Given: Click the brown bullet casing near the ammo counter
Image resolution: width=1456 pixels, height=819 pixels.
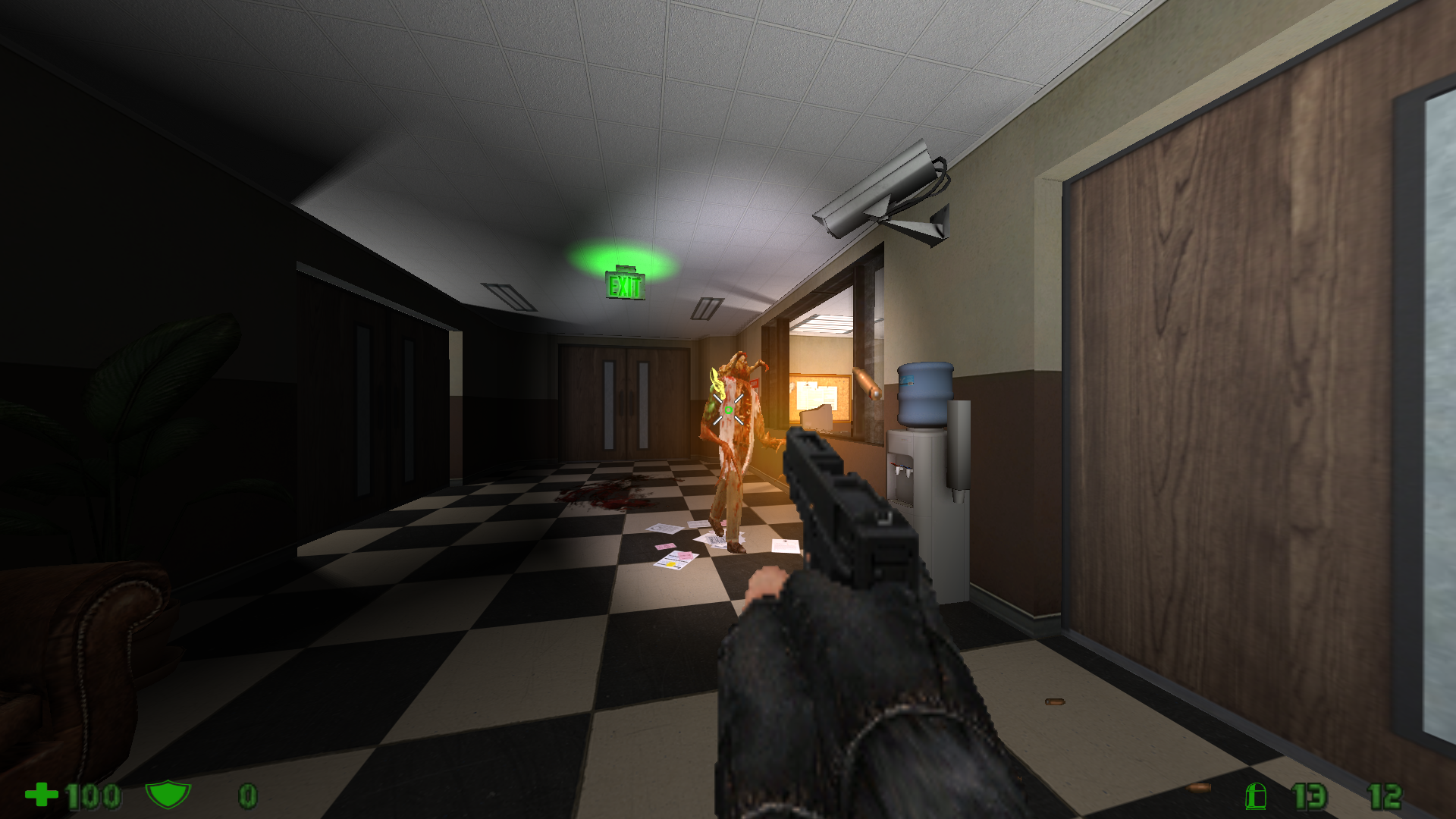Looking at the screenshot, I should click(x=1198, y=789).
